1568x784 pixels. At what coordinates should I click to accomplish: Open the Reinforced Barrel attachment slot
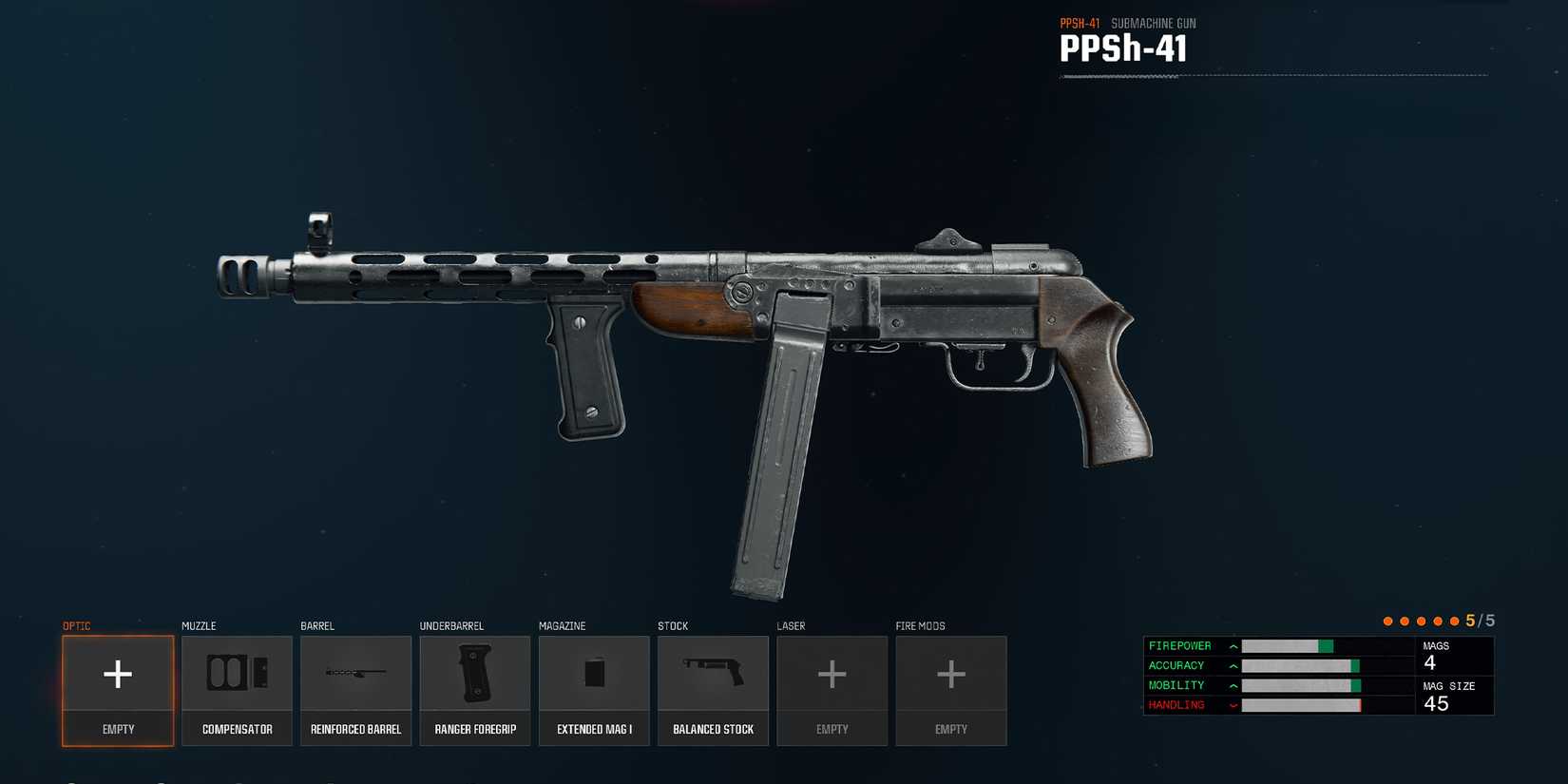pyautogui.click(x=356, y=689)
